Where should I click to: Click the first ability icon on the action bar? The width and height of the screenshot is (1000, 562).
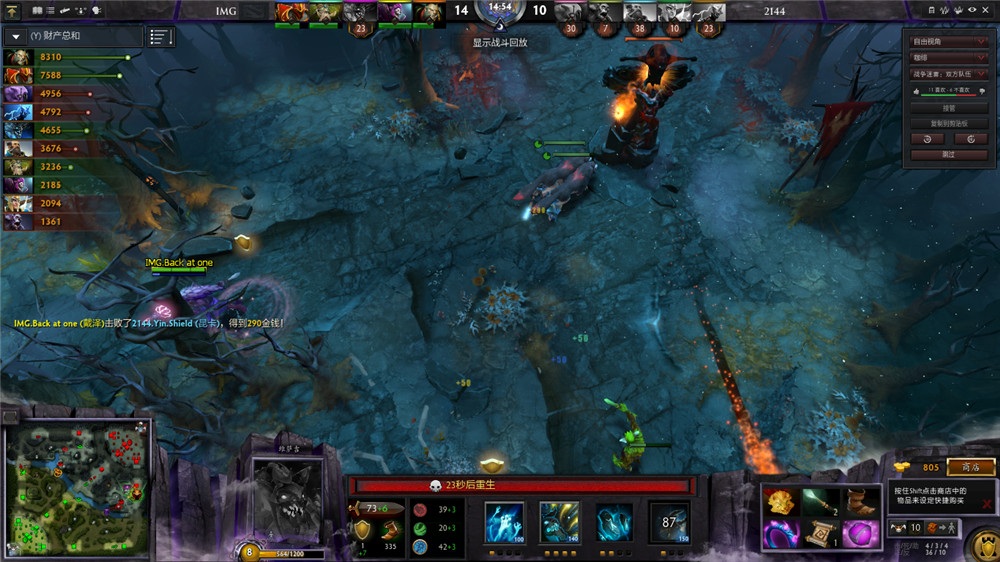coord(504,523)
